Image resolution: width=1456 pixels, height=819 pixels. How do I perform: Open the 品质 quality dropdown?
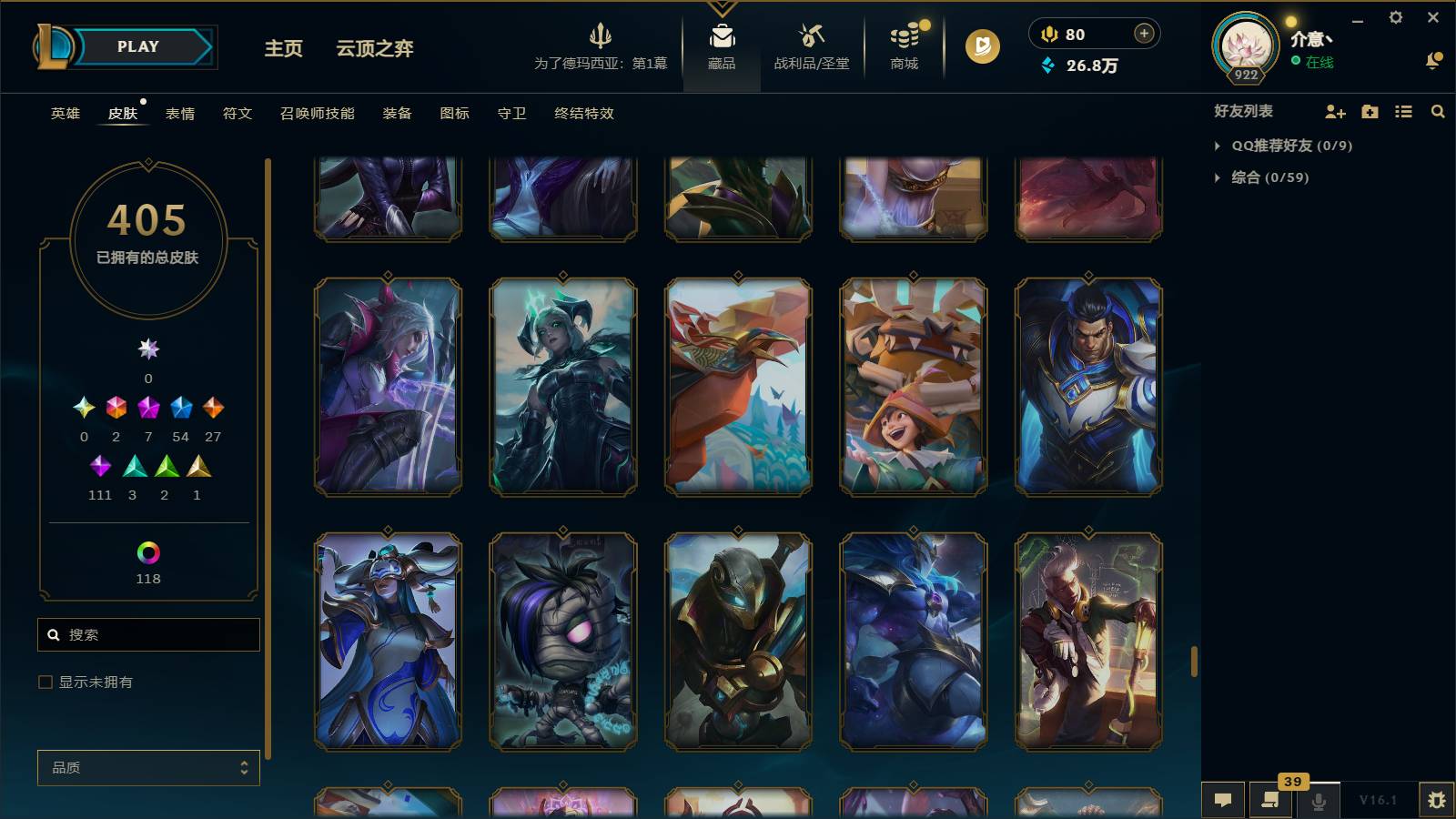click(x=147, y=767)
